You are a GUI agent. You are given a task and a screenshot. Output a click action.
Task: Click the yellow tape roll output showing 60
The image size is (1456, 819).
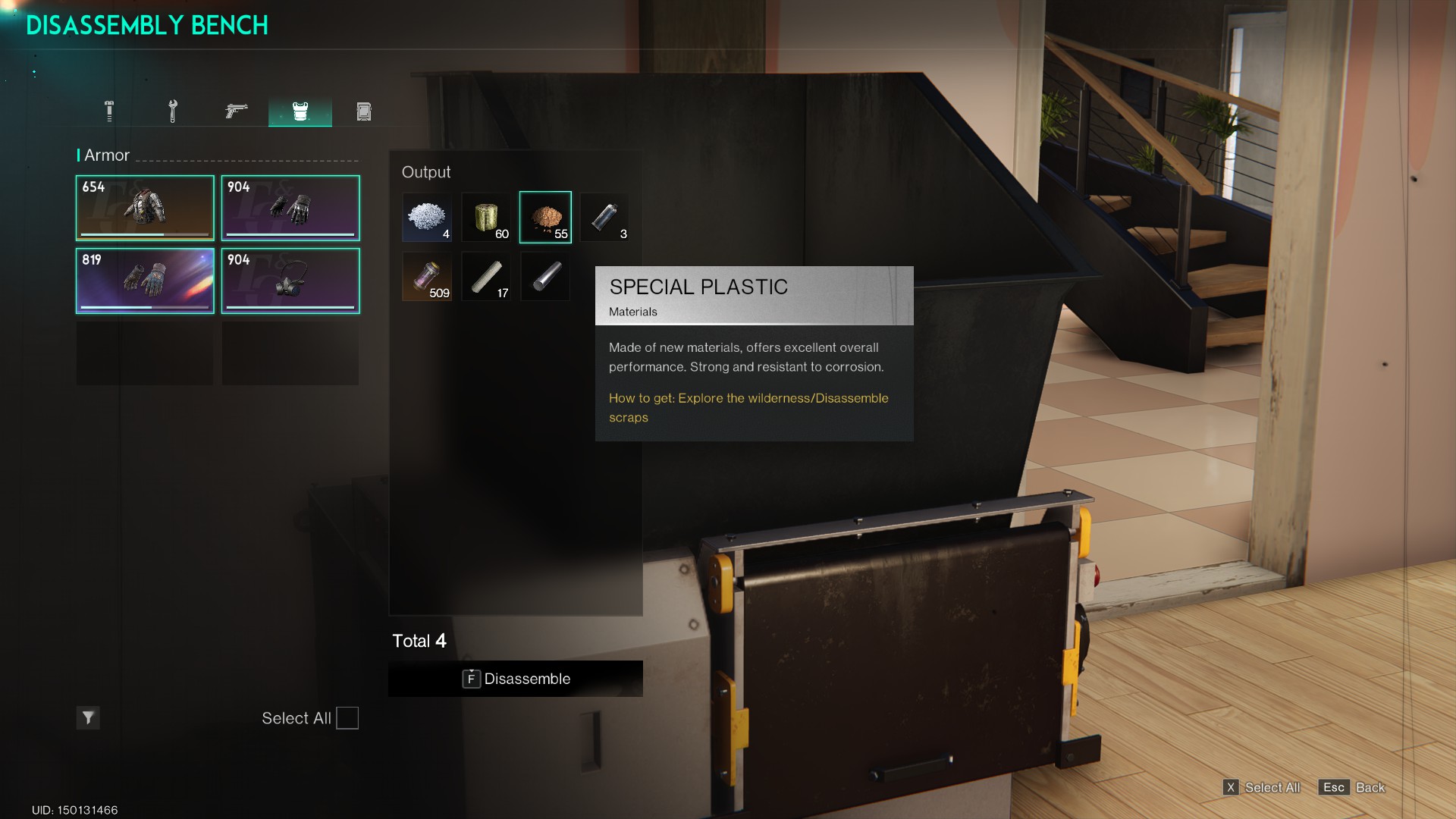(486, 218)
